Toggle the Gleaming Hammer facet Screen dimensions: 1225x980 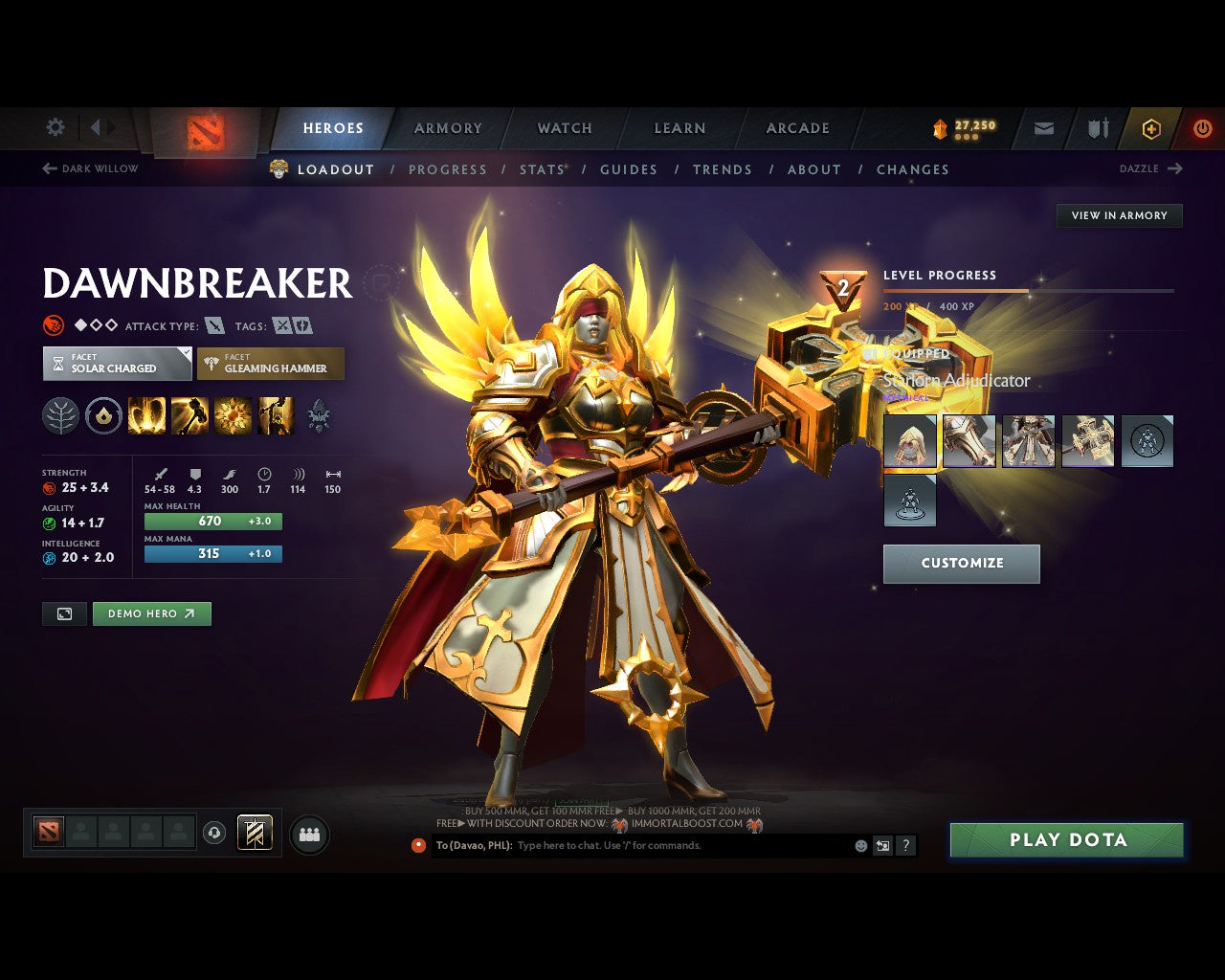coord(271,364)
